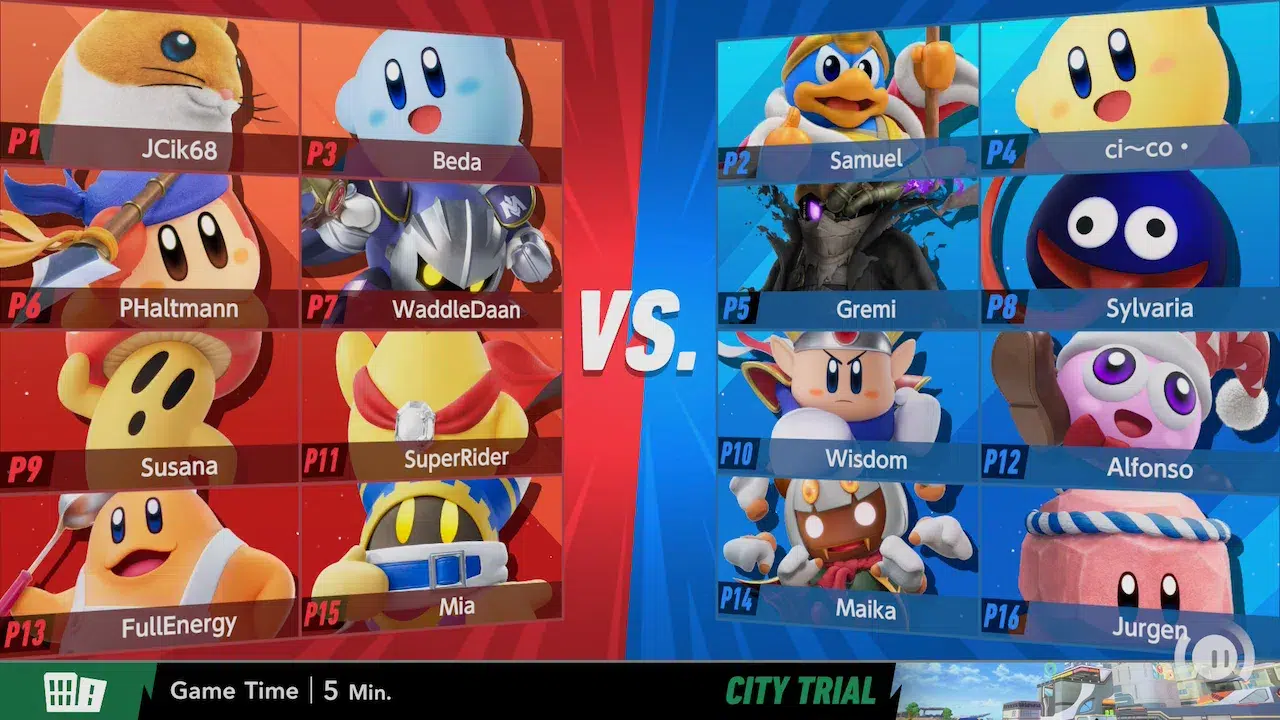
Task: Click the circular pause overlay button
Action: [1214, 655]
